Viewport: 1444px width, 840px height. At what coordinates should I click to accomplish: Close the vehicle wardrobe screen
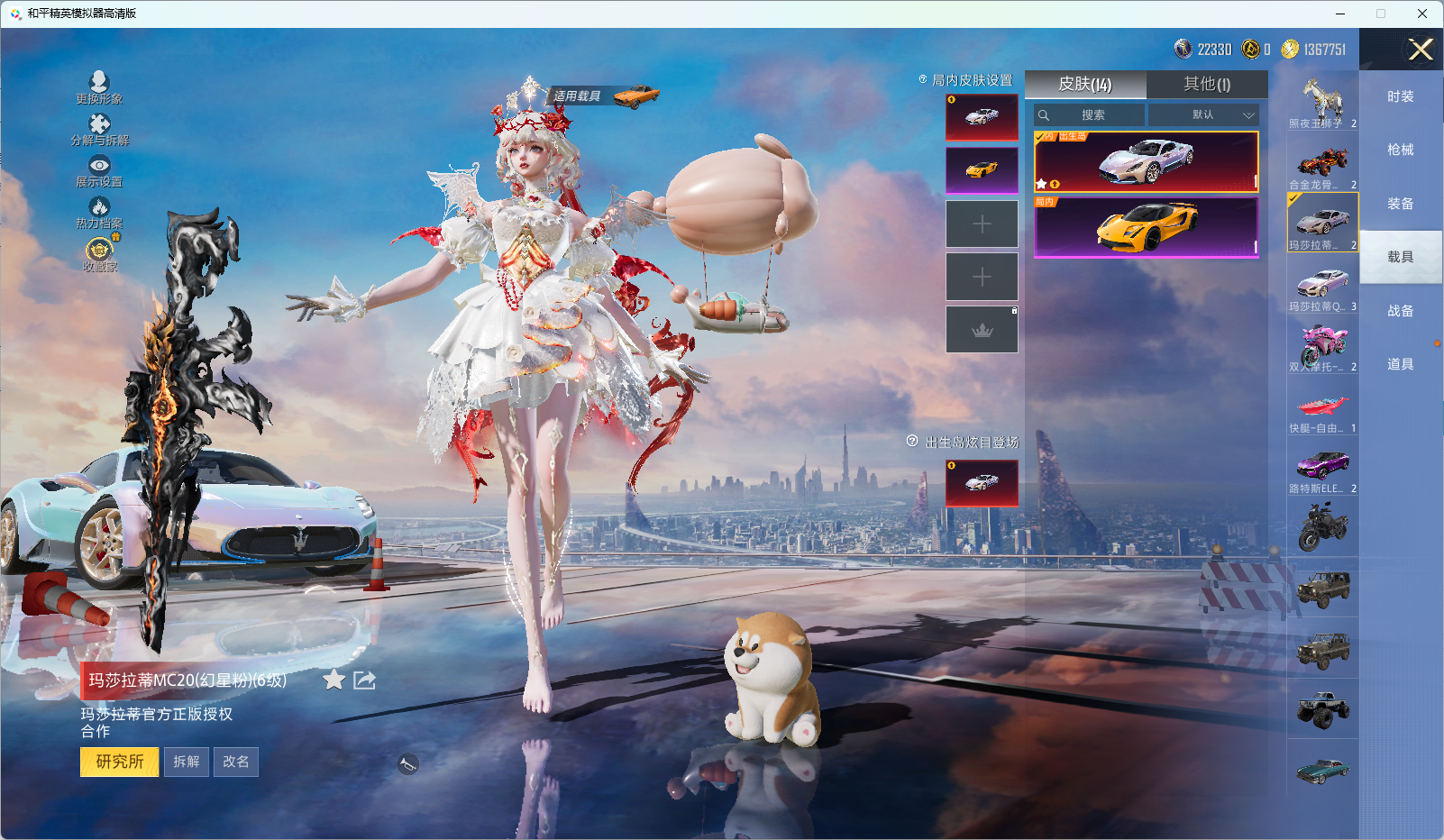(x=1421, y=50)
